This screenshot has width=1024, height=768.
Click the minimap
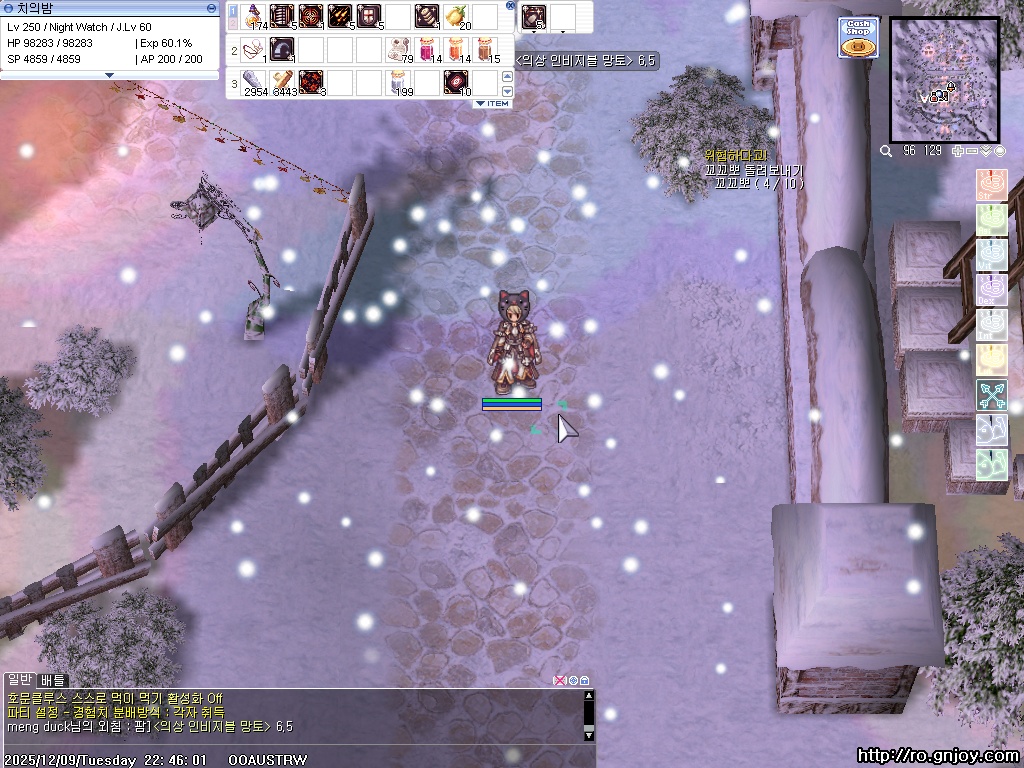[x=944, y=79]
